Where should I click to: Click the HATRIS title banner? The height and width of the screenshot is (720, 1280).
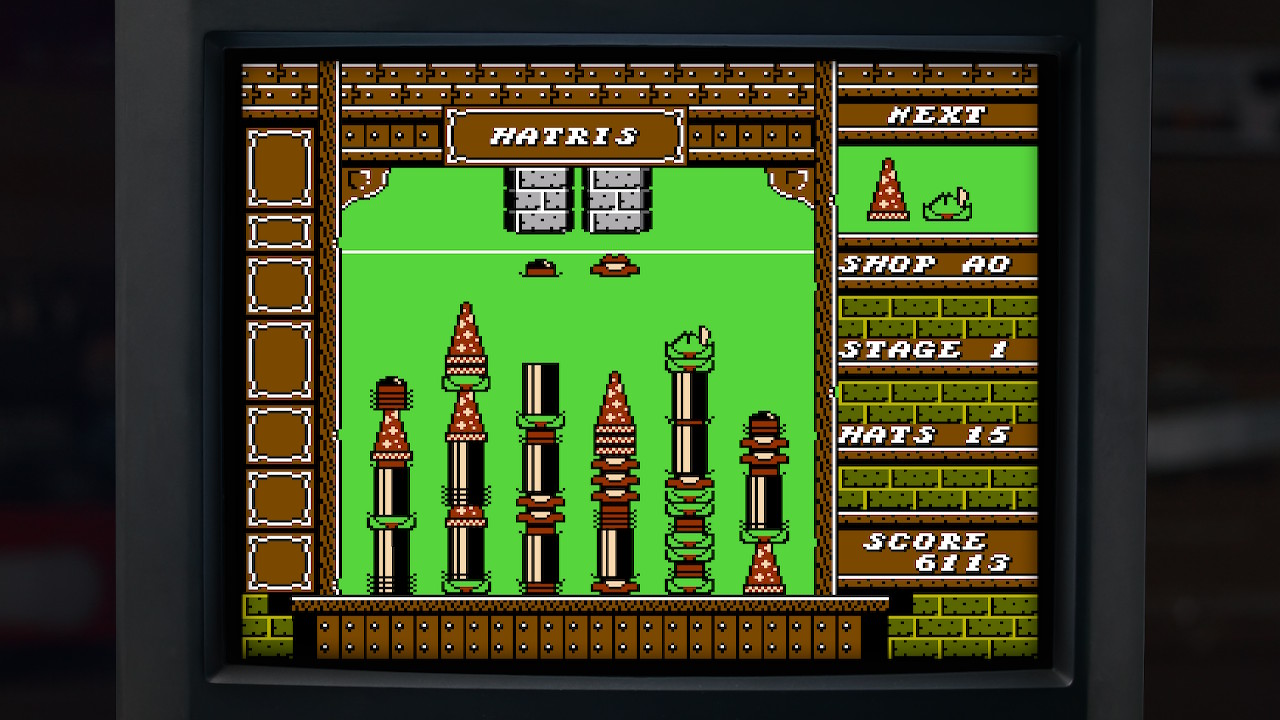[566, 135]
